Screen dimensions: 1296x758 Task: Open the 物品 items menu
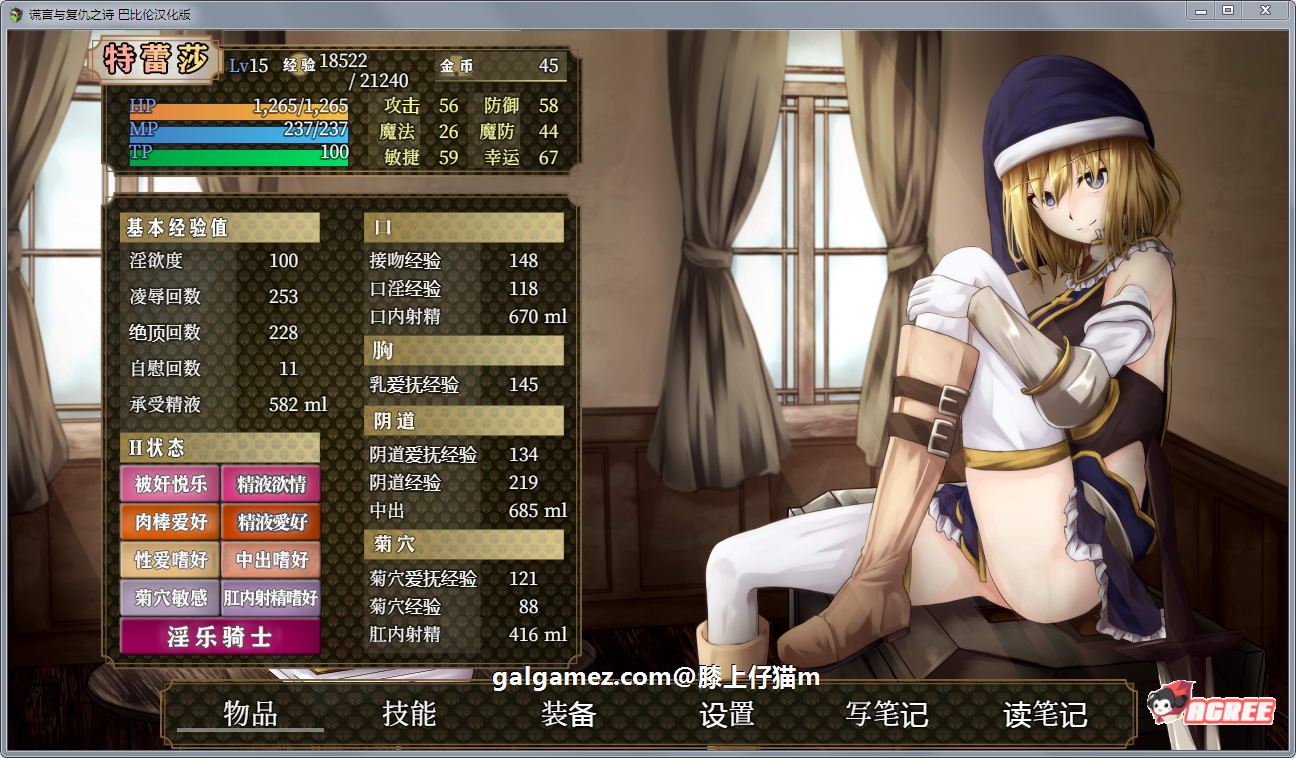[x=253, y=715]
